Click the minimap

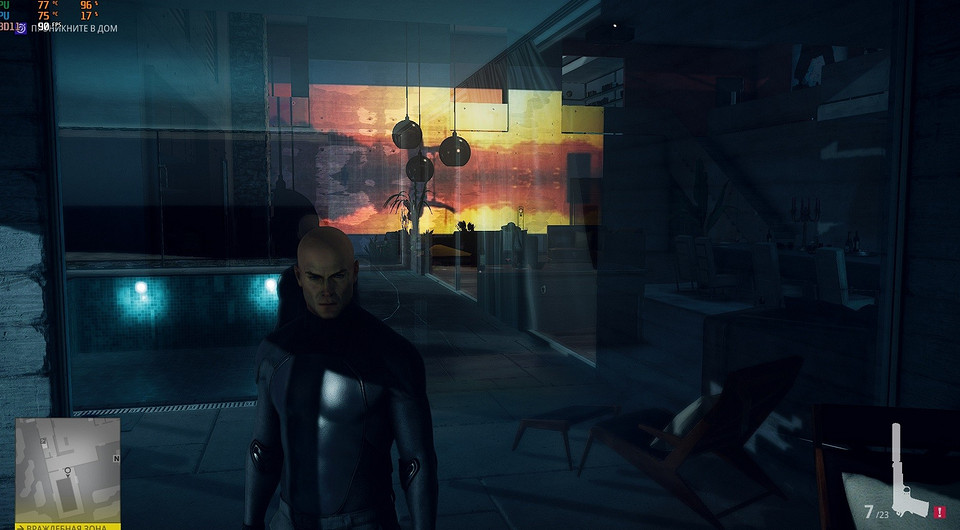(67, 469)
